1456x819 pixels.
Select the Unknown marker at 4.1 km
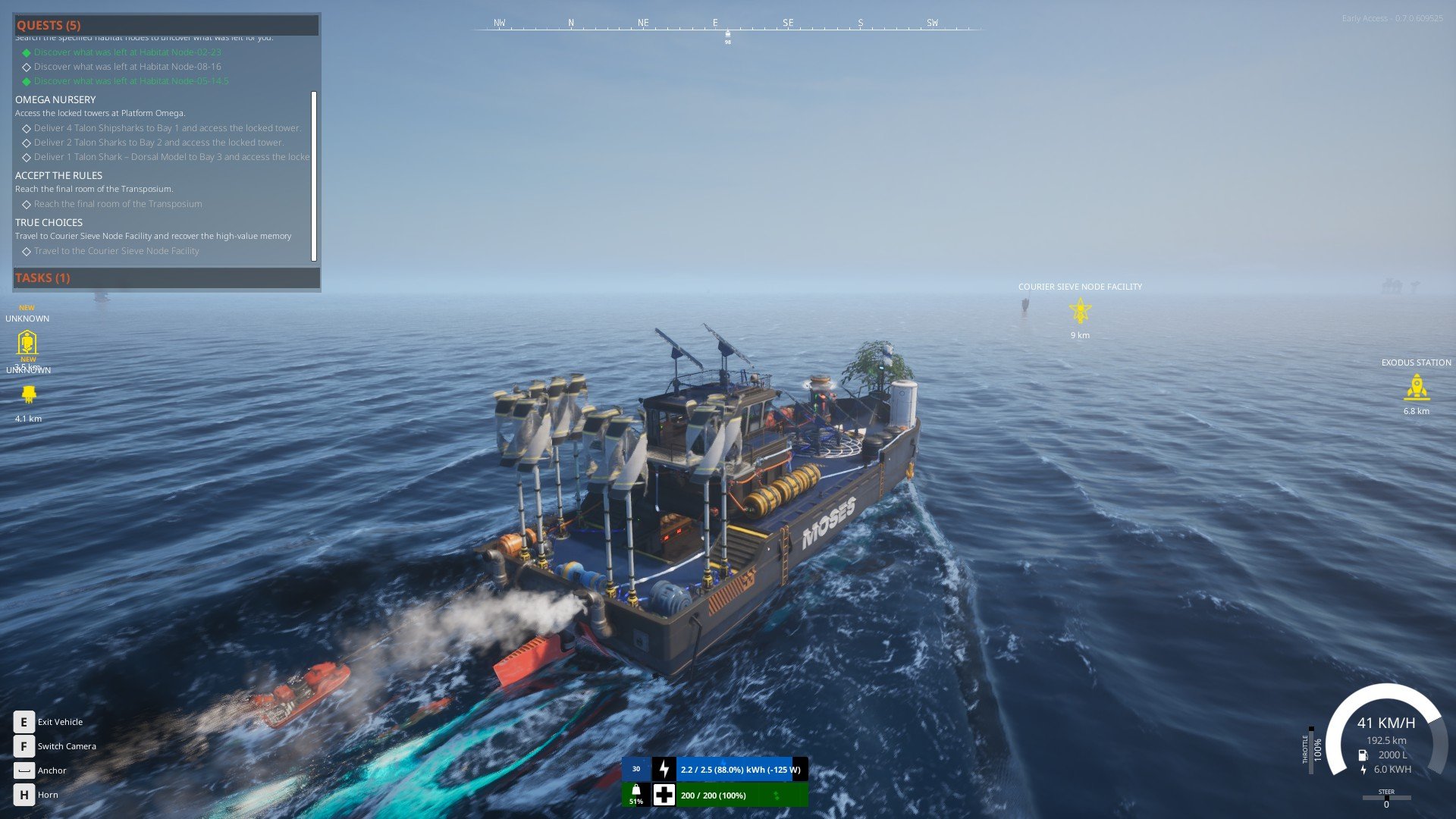pos(29,394)
